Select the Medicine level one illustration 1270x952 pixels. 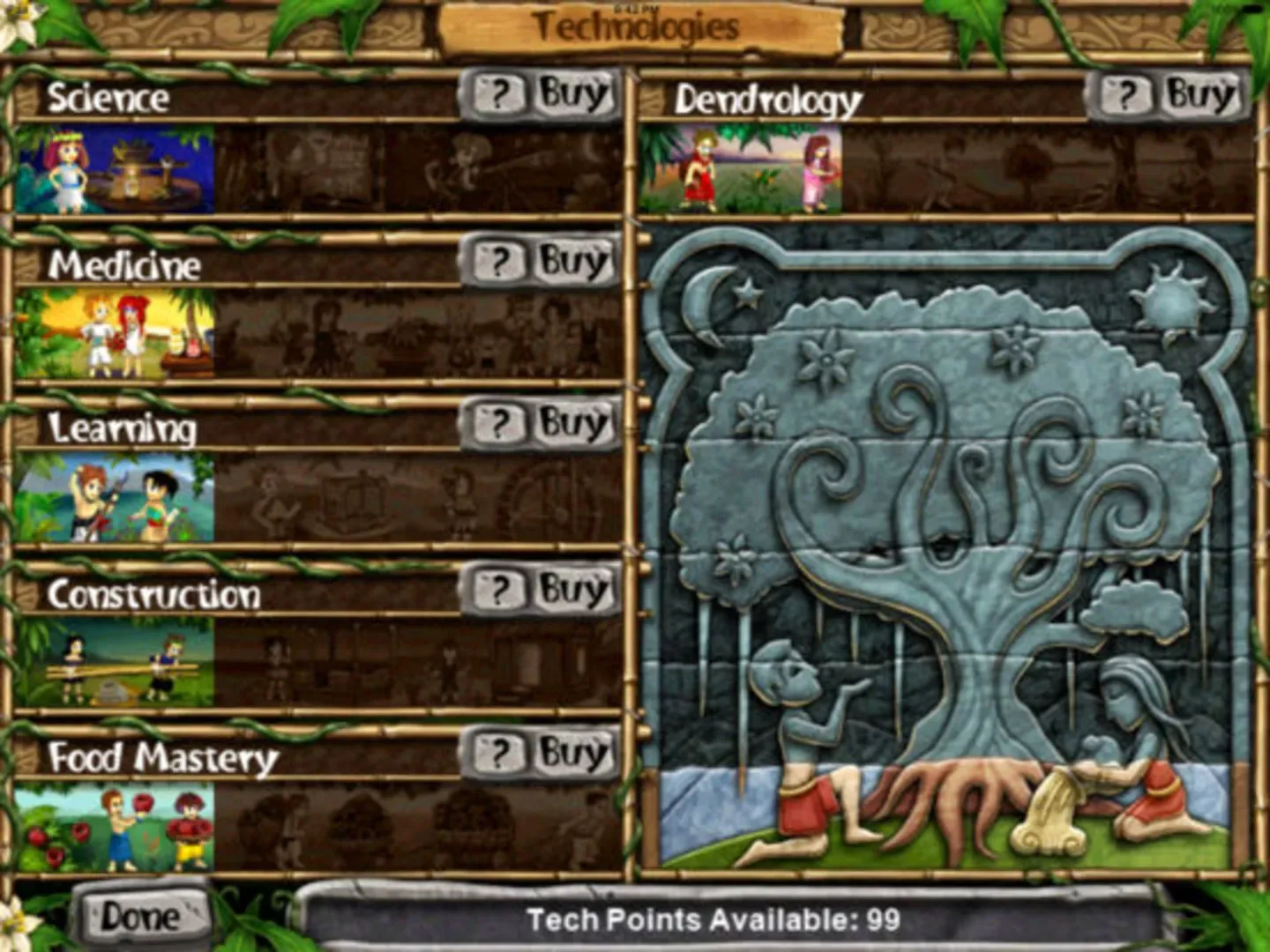tap(115, 333)
